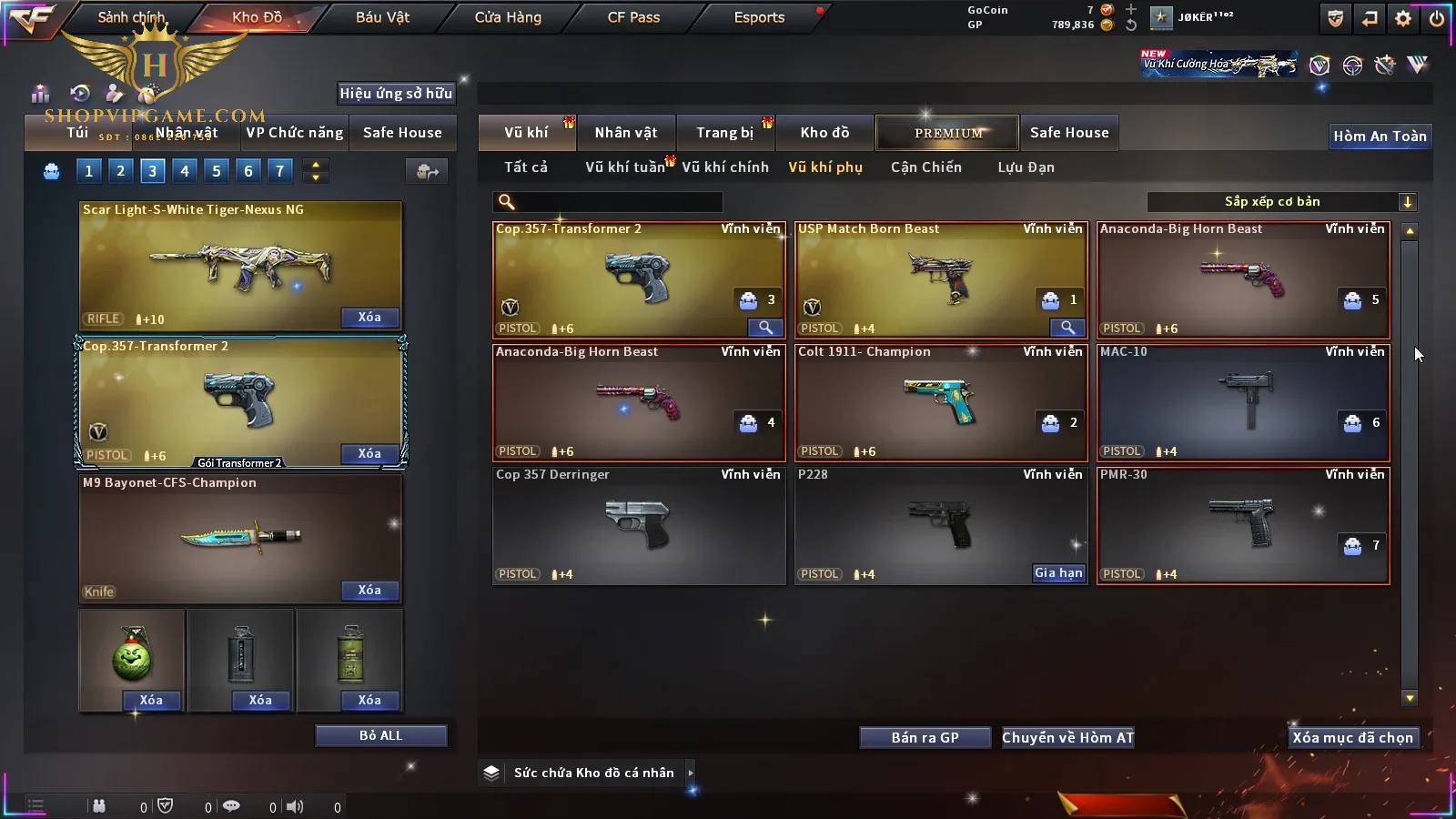Screen dimensions: 1456x819
Task: Select the MAC-10 weapon card
Action: tap(1242, 402)
